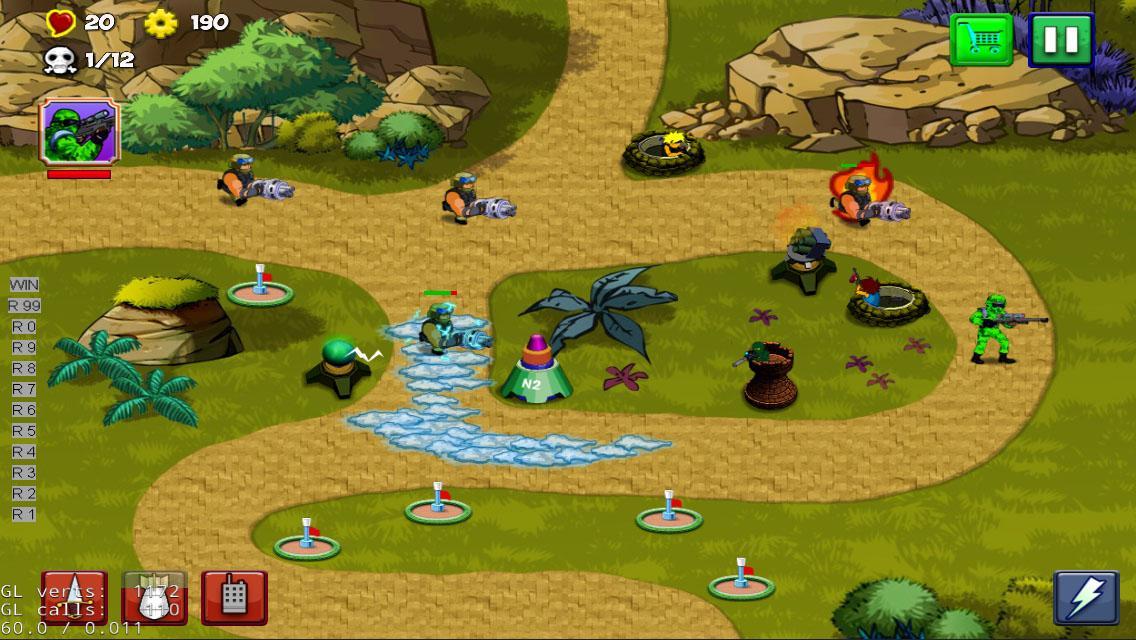Select the green soldier hero portrait
This screenshot has width=1136, height=640.
click(x=79, y=131)
